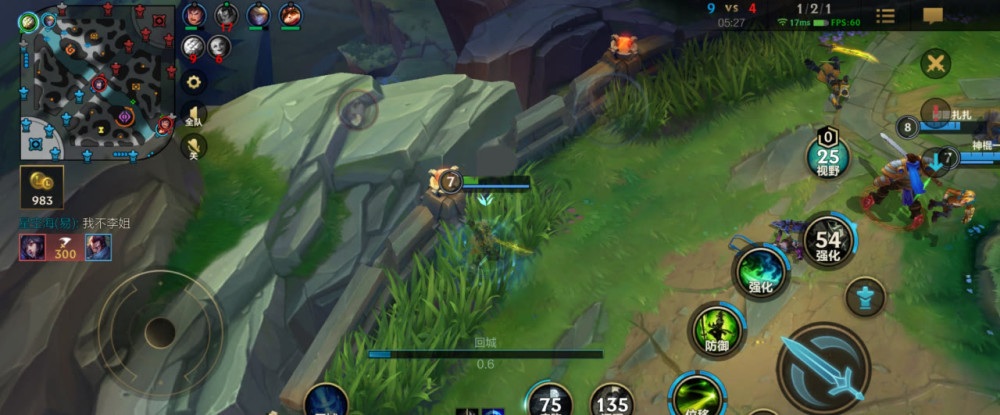Tap the crossed swords button
The width and height of the screenshot is (1000, 415).
(x=936, y=63)
